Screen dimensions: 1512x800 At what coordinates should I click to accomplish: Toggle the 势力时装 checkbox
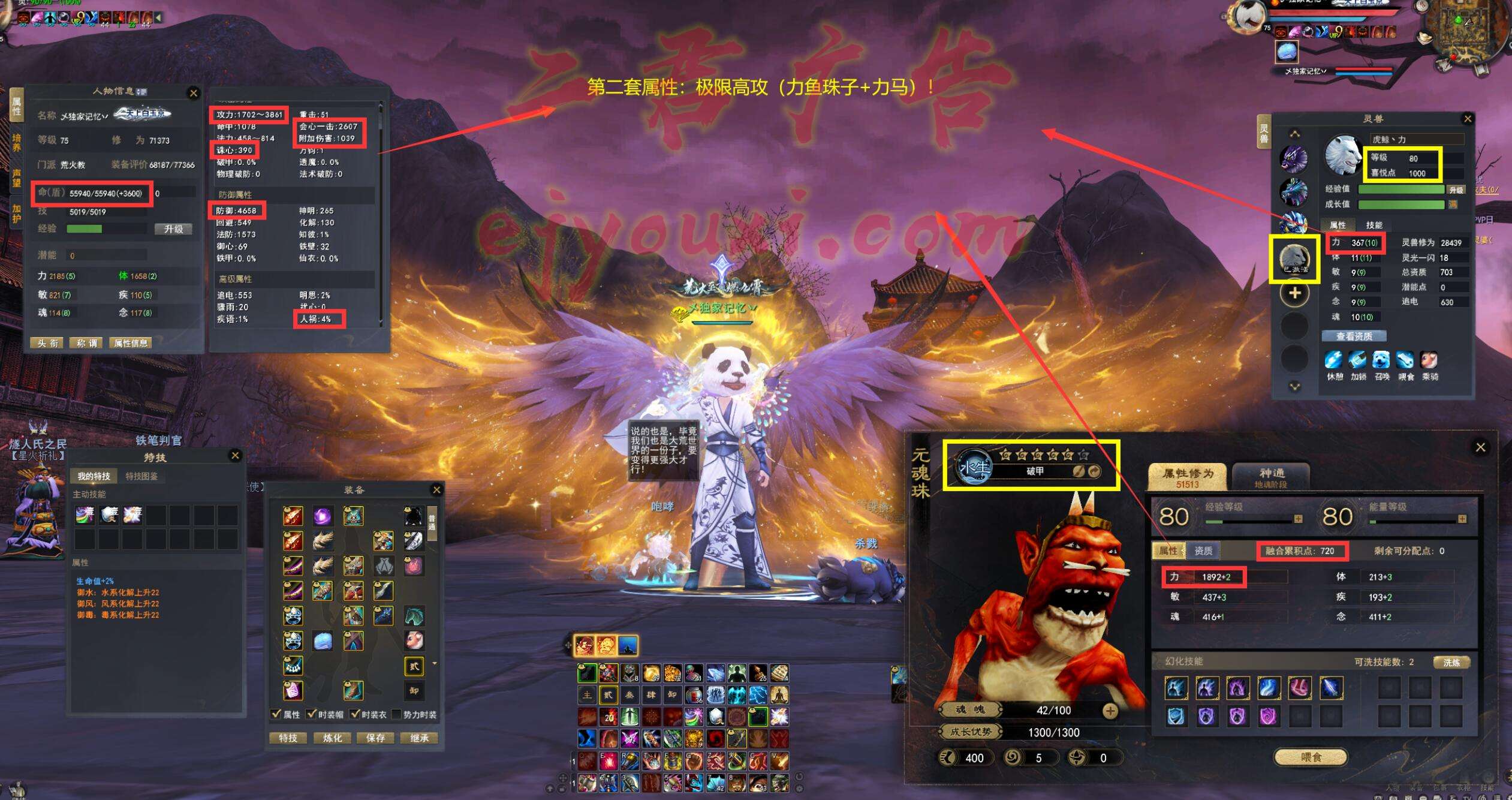396,714
